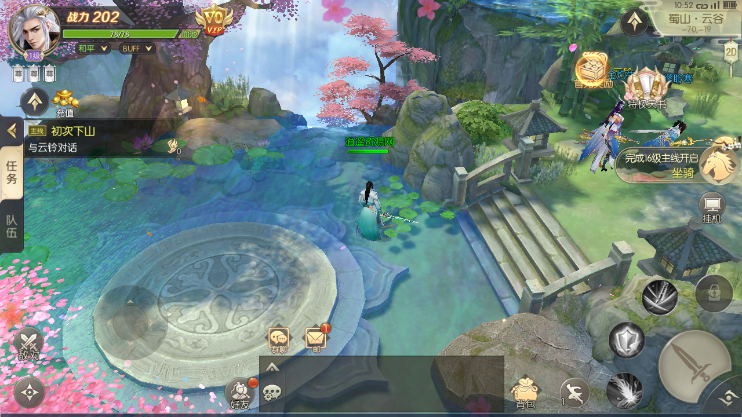Open the 背包 bag icon

524,389
